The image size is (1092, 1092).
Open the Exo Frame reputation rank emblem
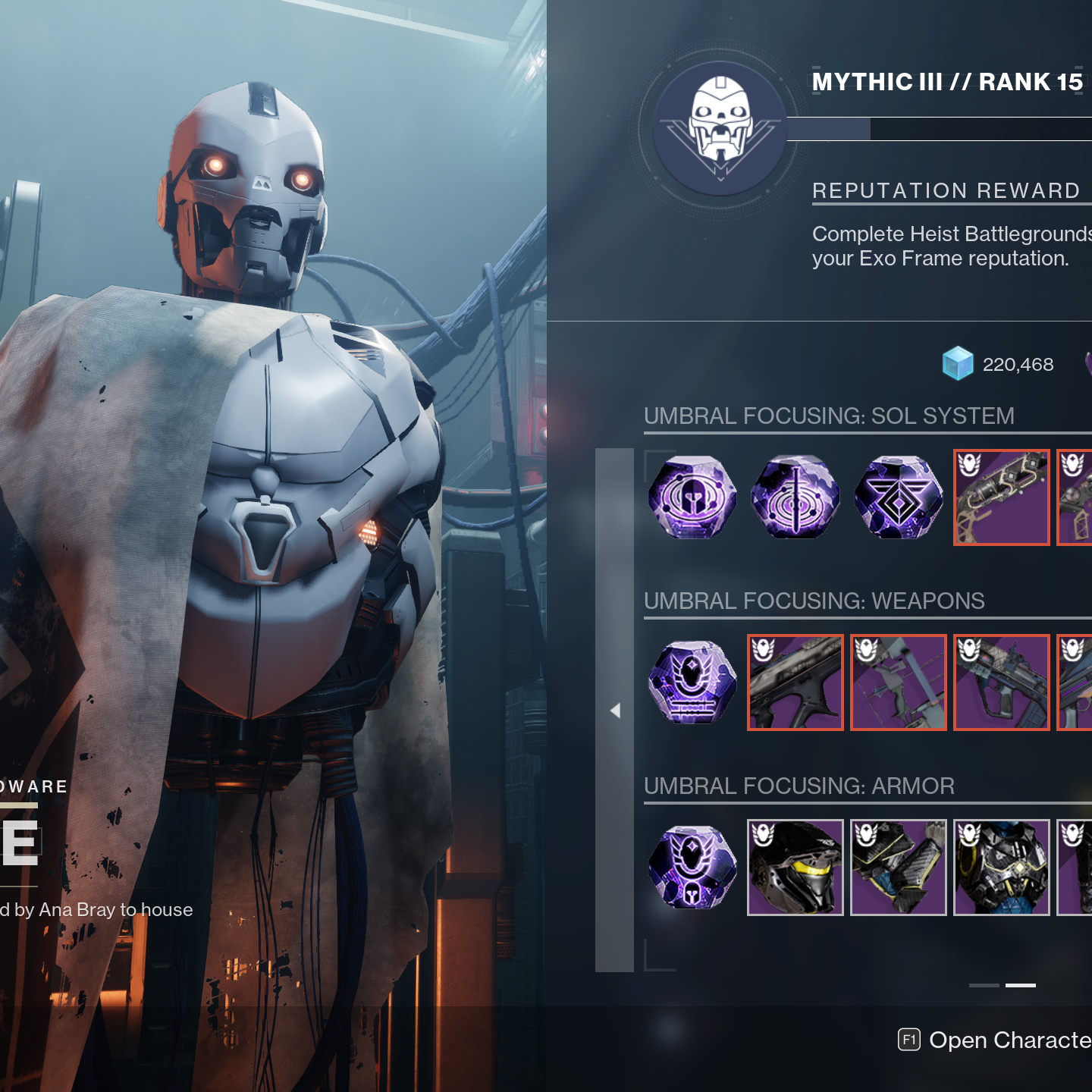[720, 128]
